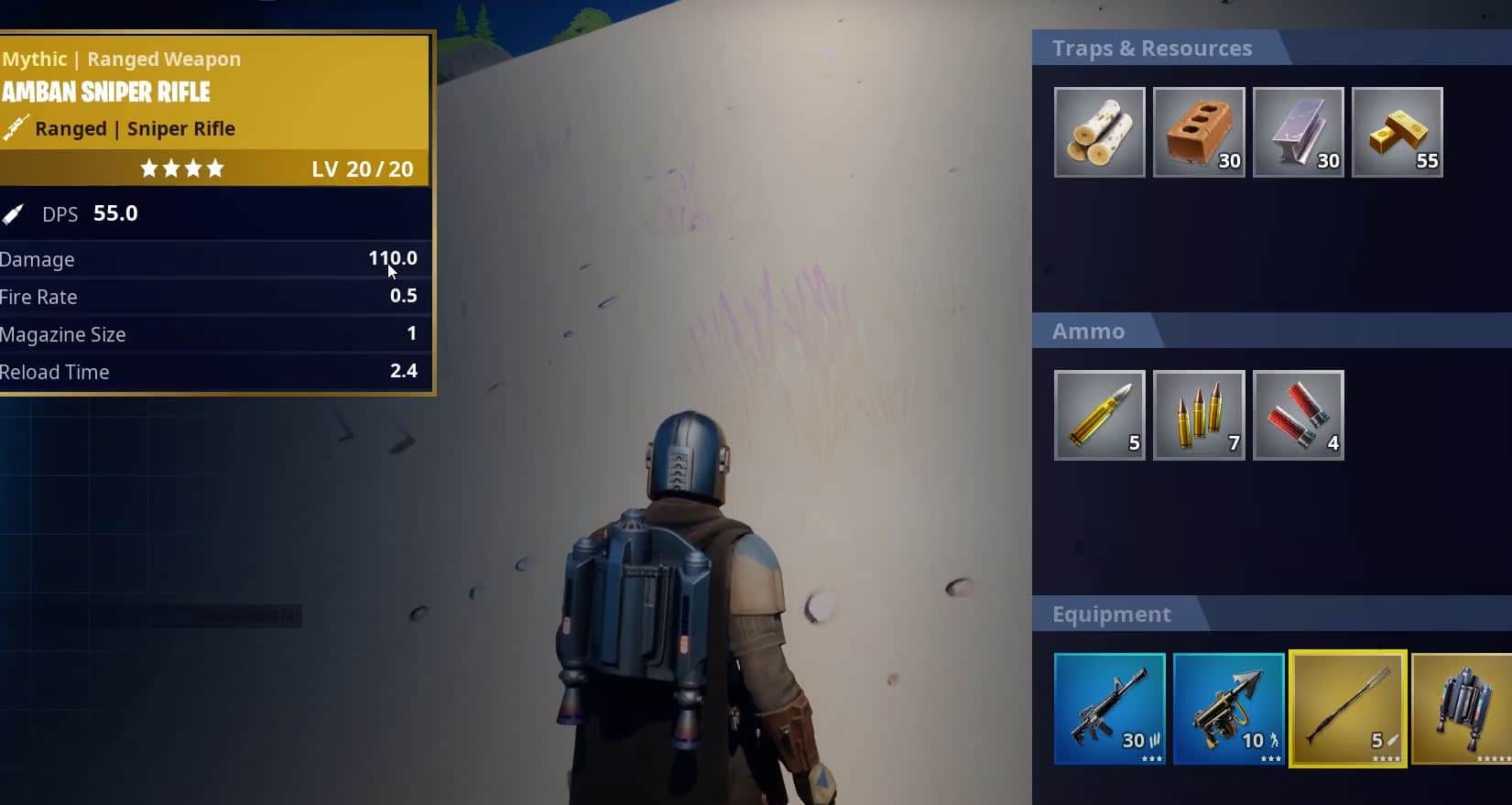
Task: Click the Reload Time stat row
Action: (211, 371)
